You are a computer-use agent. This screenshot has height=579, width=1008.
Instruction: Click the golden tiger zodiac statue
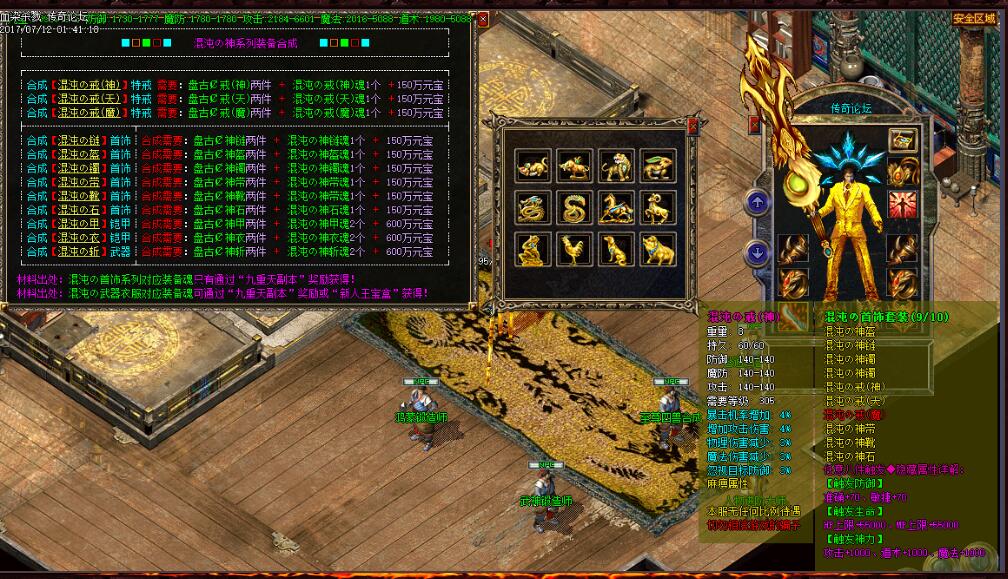click(615, 166)
